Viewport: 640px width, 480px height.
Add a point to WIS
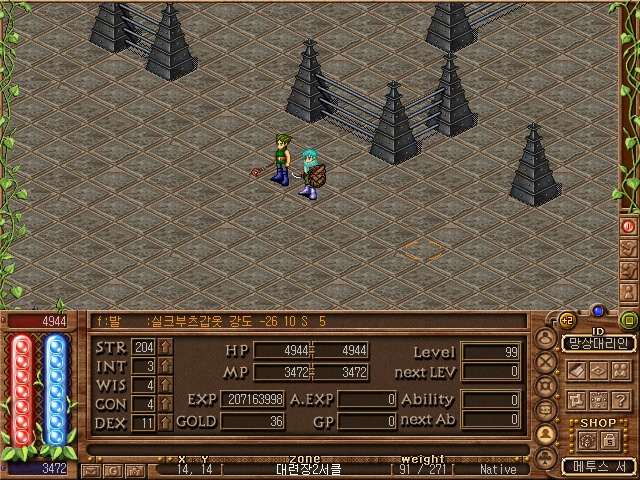165,385
